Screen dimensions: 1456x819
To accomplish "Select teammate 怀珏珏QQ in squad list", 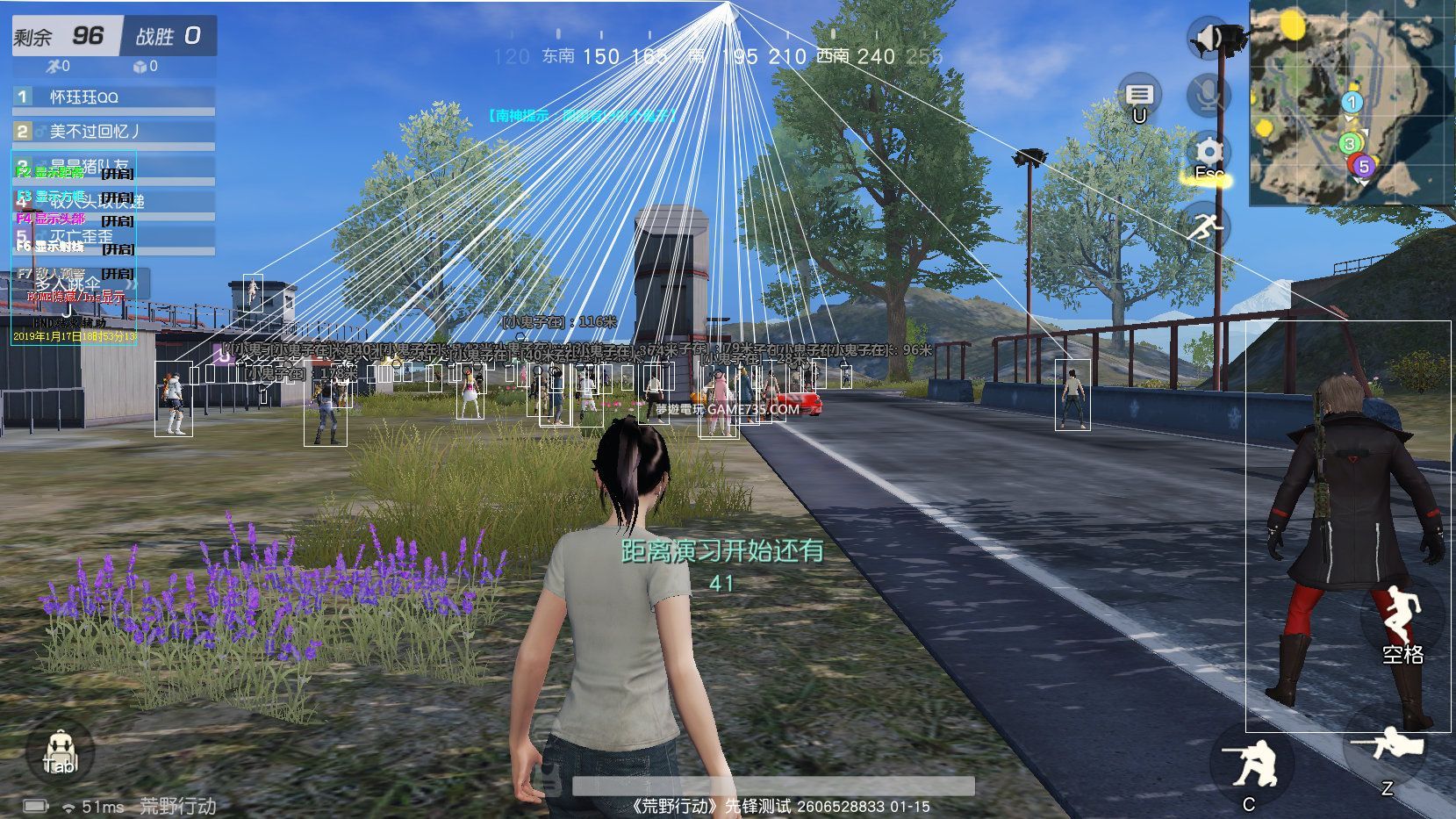I will (x=114, y=97).
